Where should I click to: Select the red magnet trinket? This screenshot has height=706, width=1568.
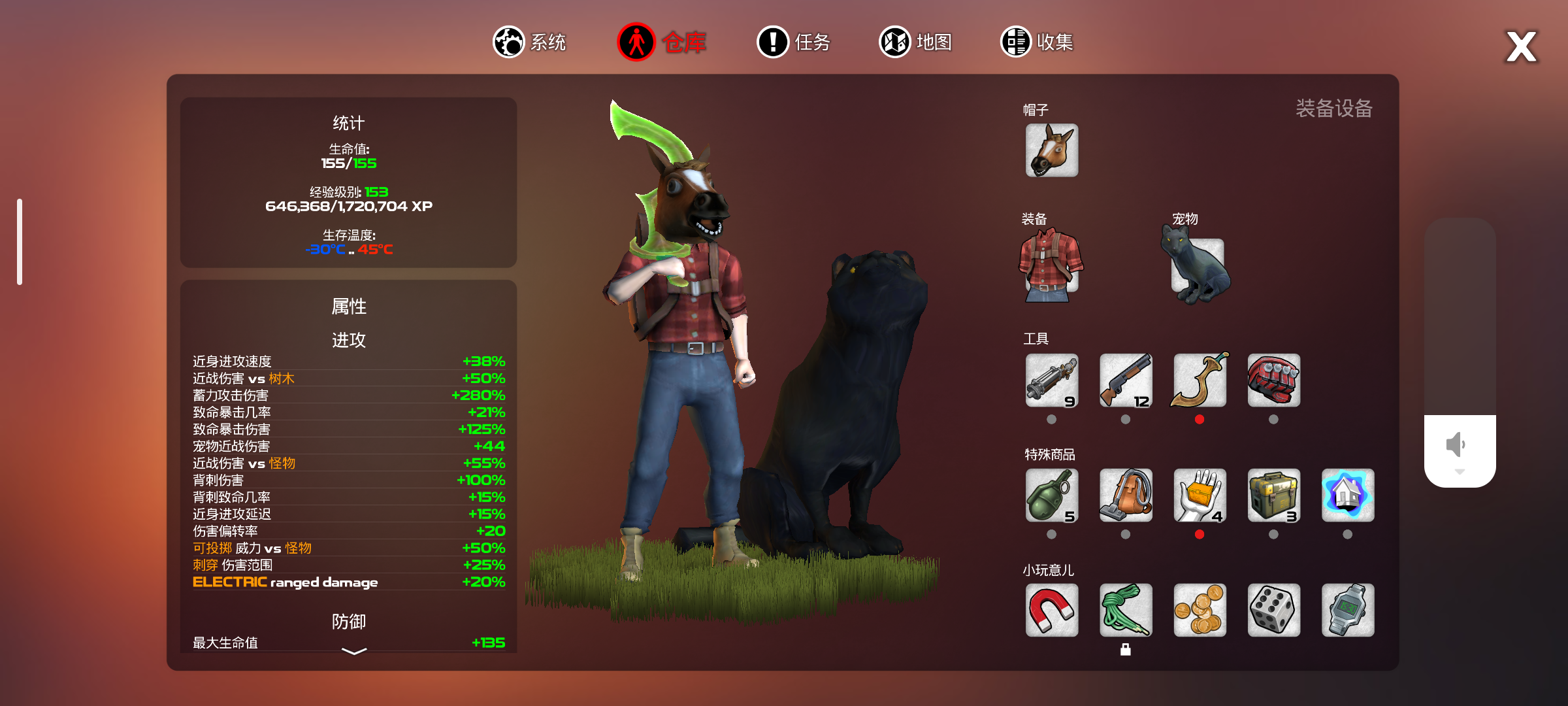1051,611
